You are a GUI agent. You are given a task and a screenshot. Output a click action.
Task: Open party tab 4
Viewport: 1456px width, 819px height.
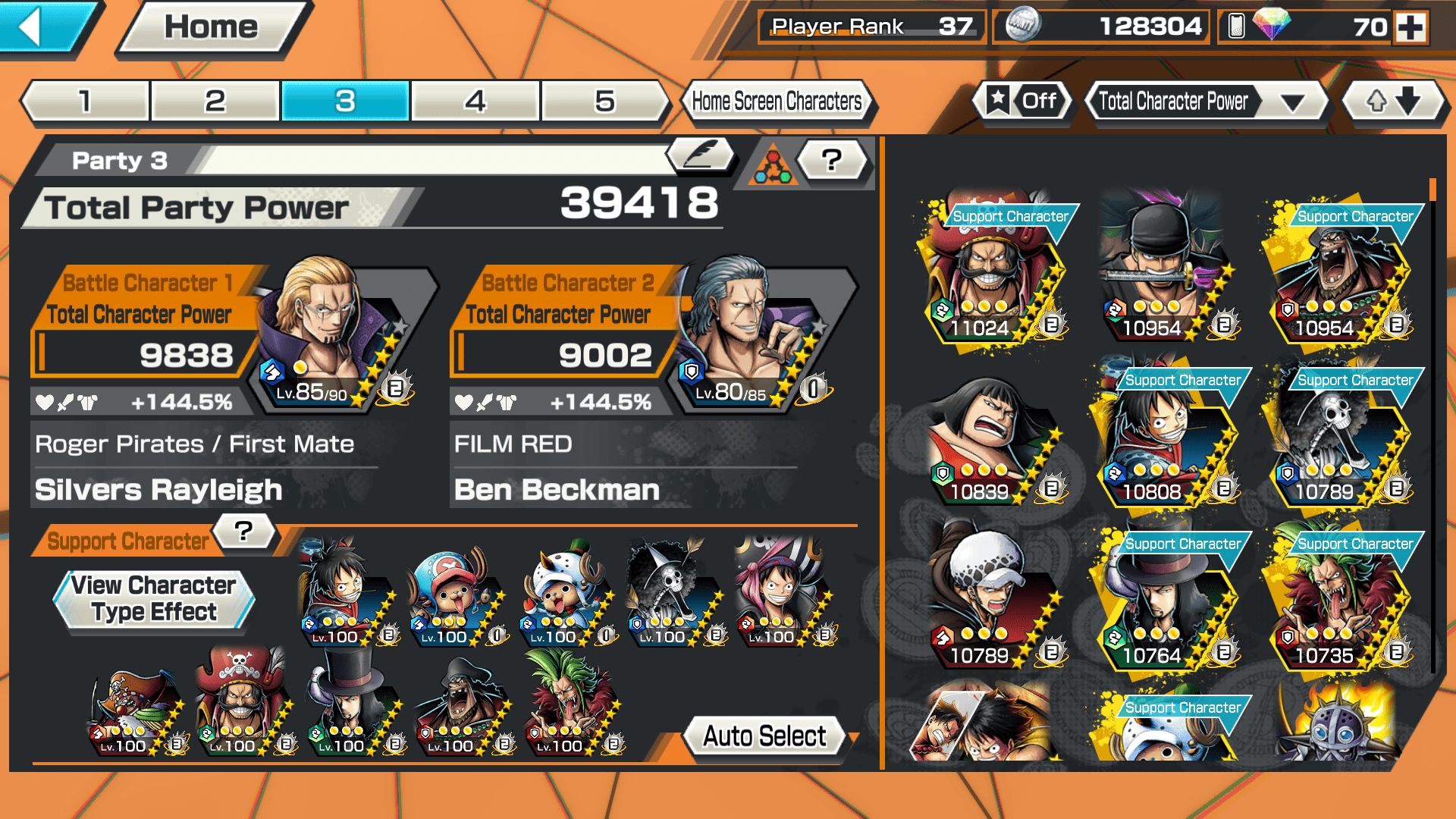coord(475,101)
